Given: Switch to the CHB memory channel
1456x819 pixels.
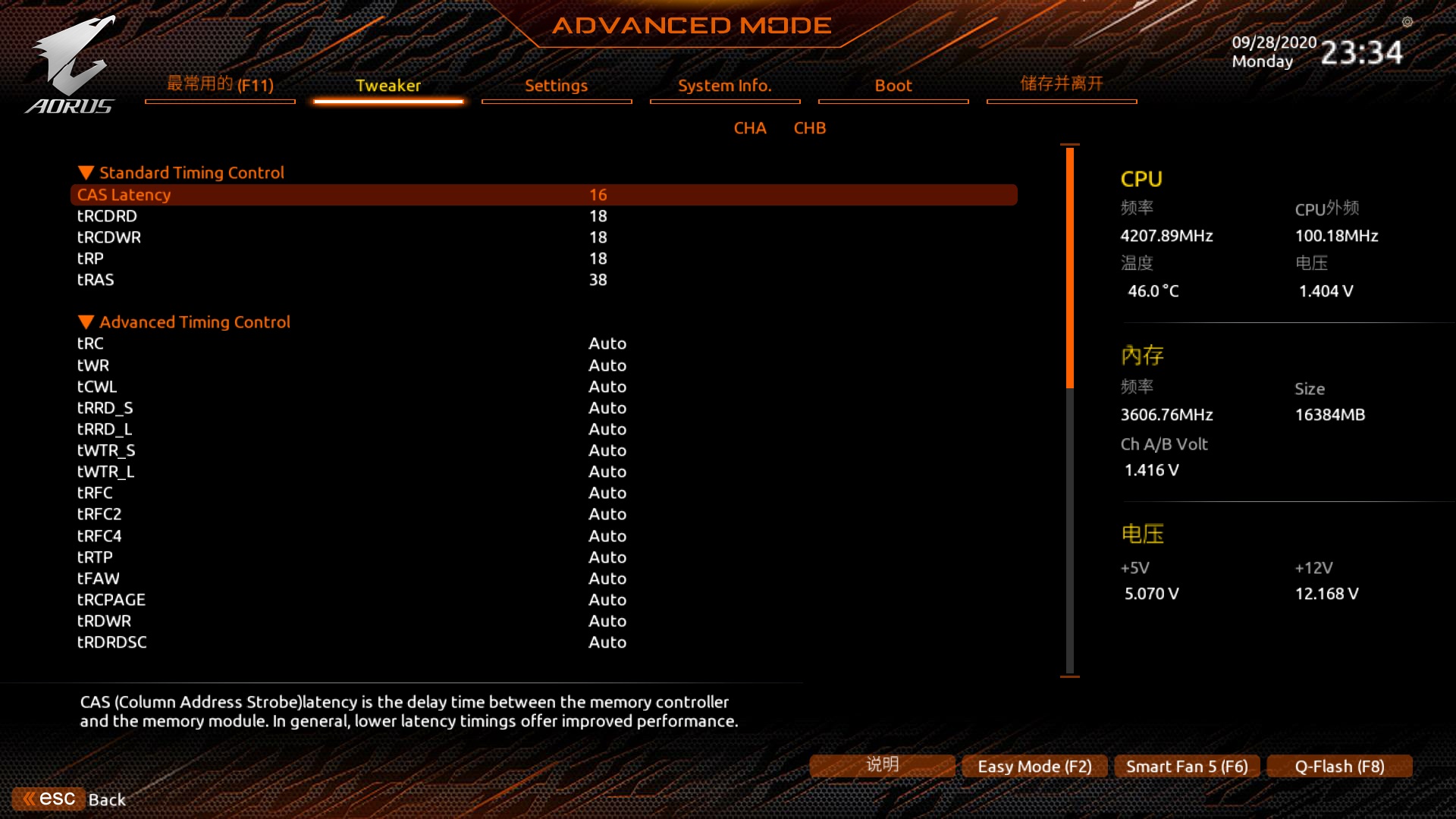Looking at the screenshot, I should pyautogui.click(x=809, y=128).
